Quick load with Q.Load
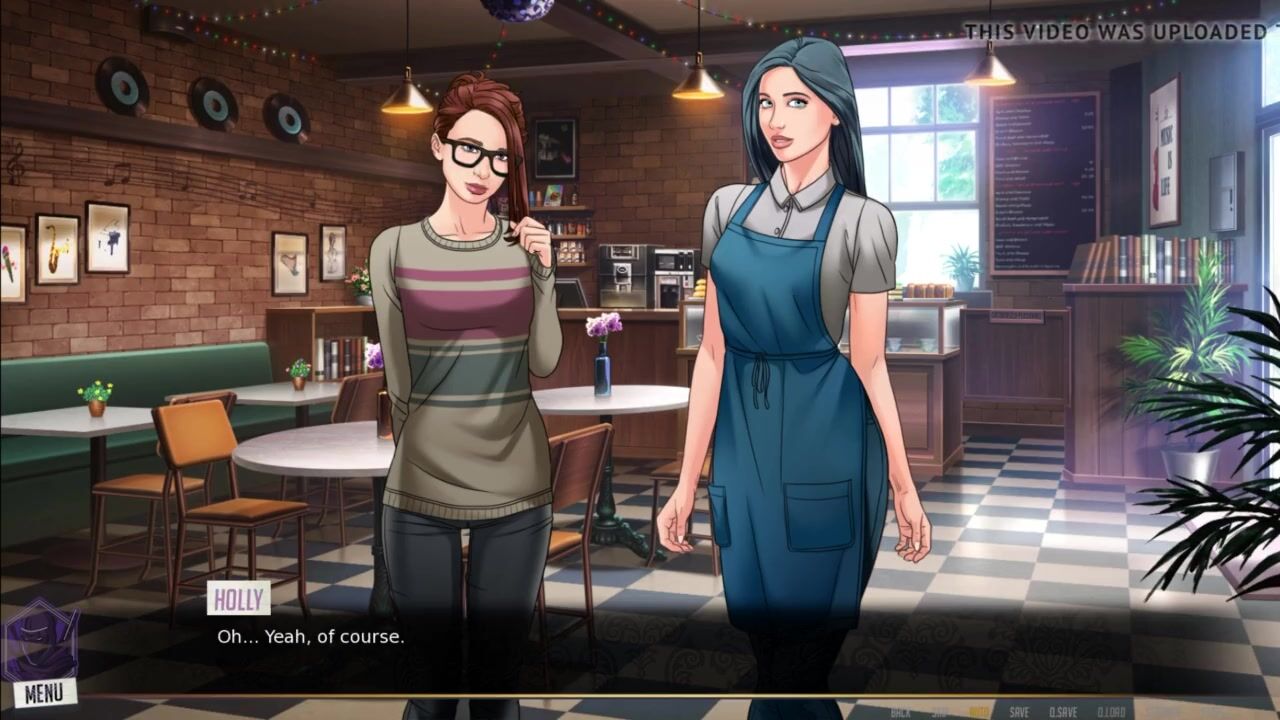1280x720 pixels. click(1111, 712)
